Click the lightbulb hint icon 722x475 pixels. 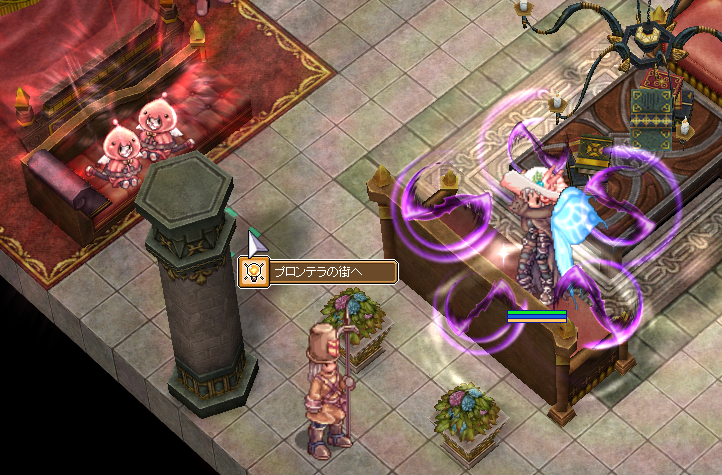click(x=253, y=272)
